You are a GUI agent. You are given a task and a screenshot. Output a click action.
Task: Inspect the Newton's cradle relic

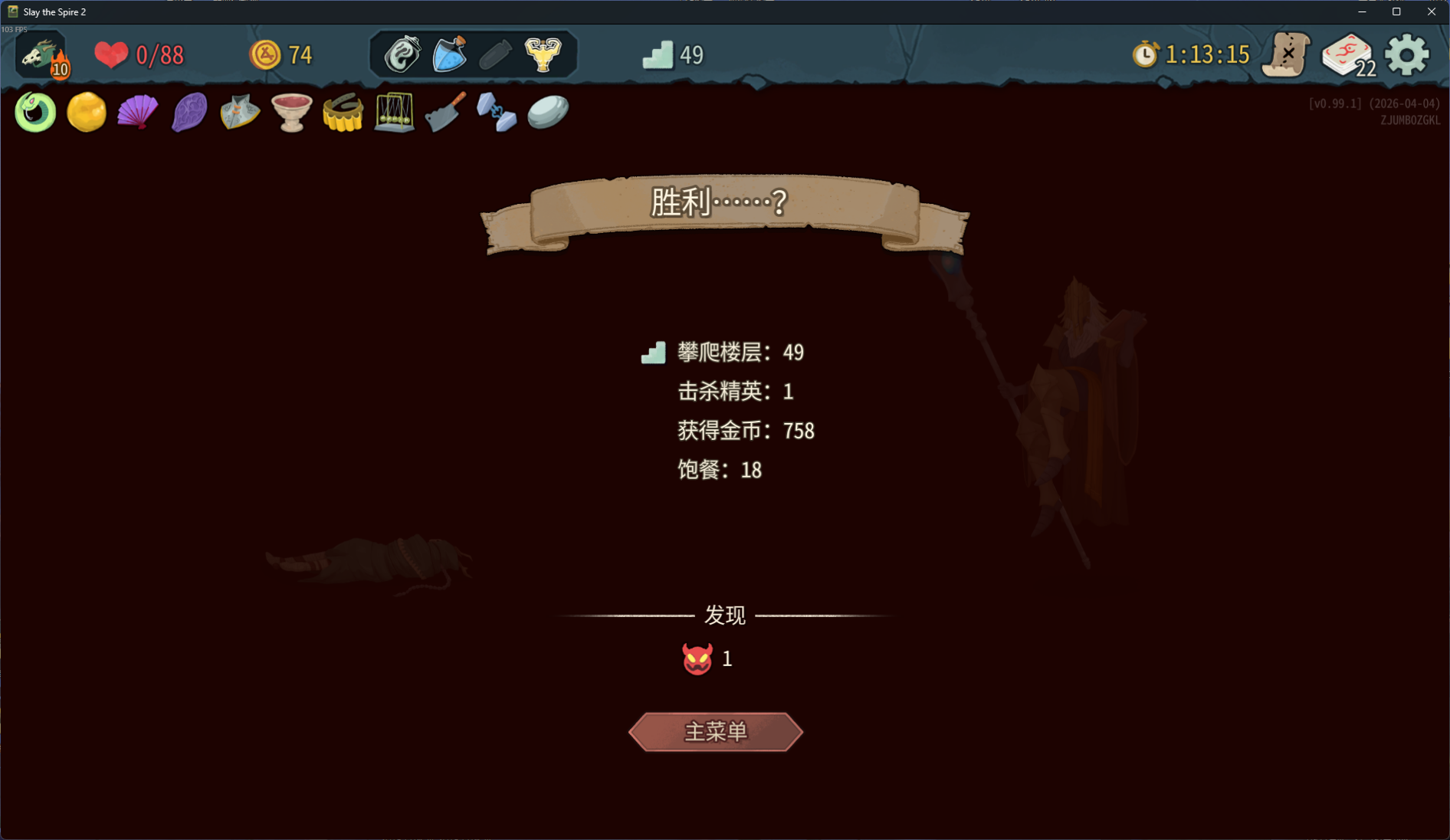[x=394, y=113]
